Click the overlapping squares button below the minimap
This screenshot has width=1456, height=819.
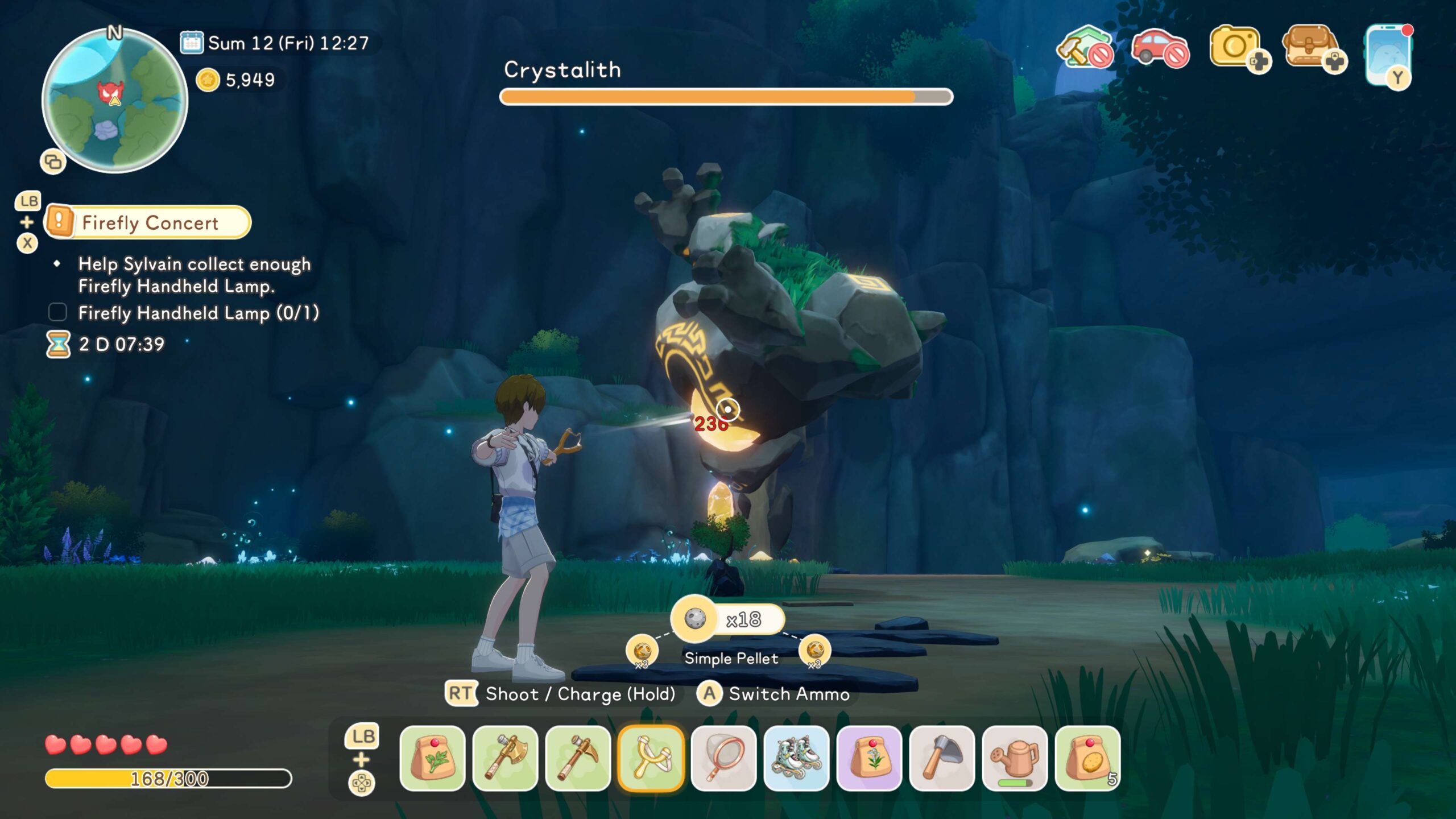tap(53, 162)
